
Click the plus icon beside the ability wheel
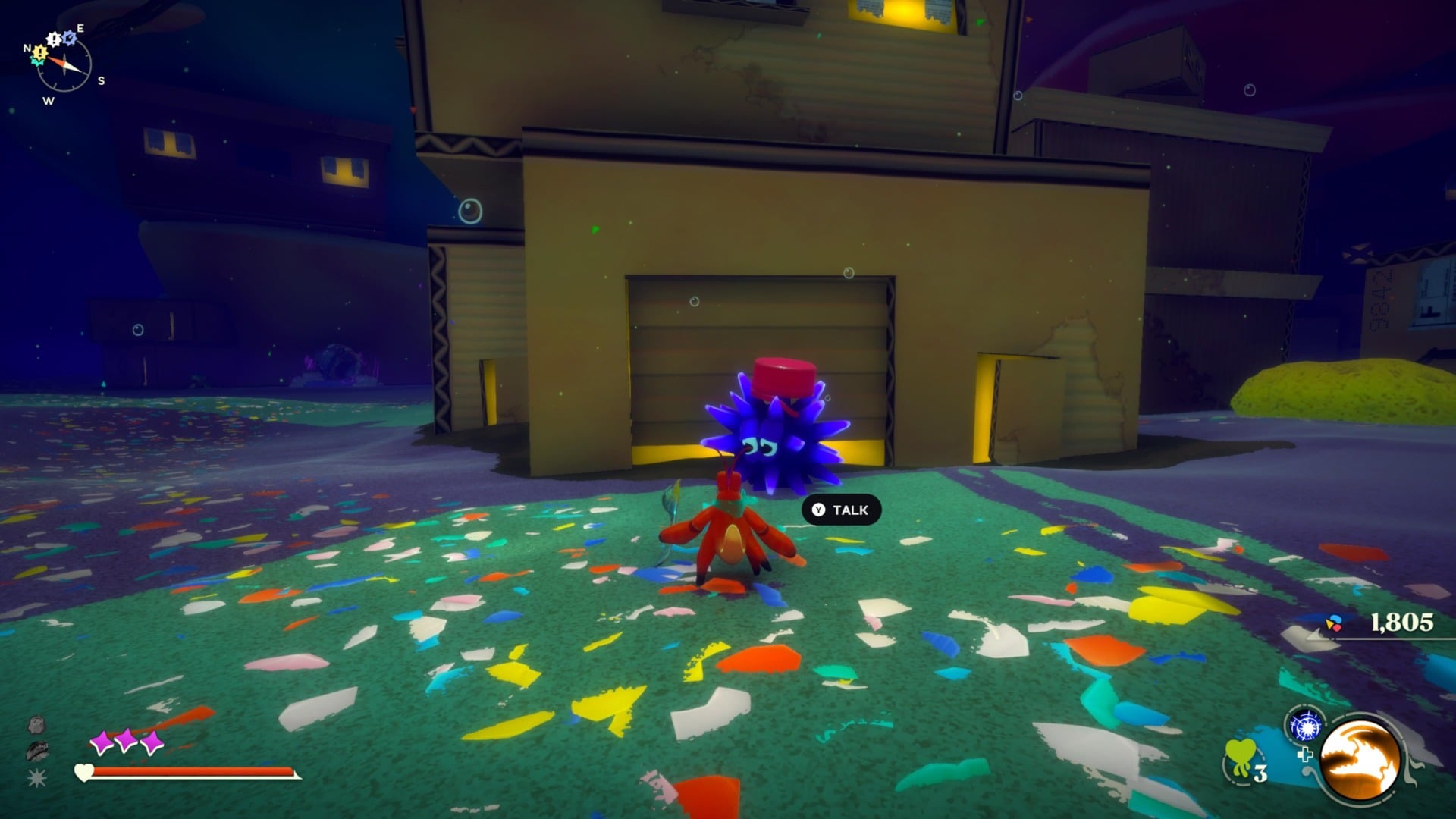click(x=1307, y=755)
